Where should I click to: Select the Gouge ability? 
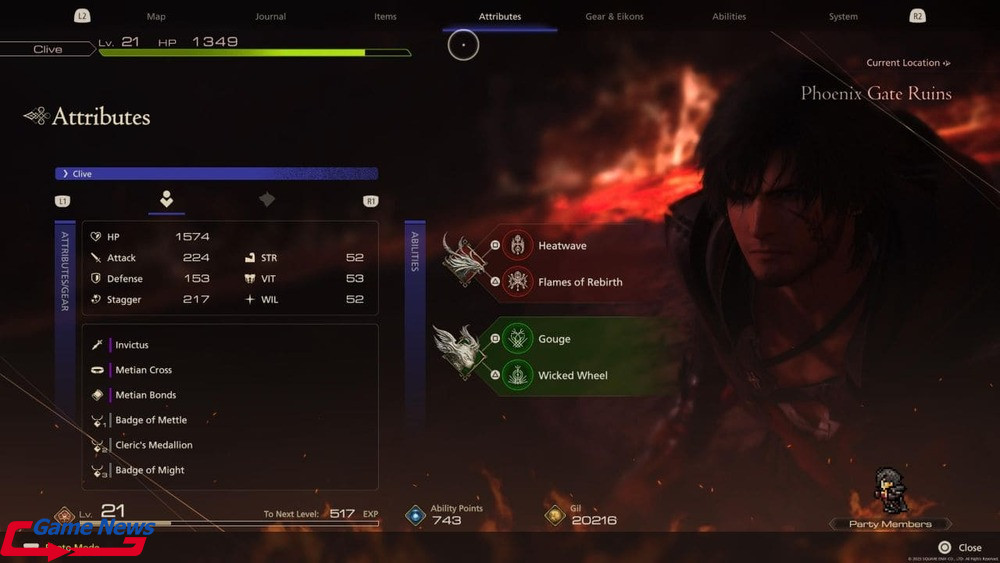click(x=554, y=339)
